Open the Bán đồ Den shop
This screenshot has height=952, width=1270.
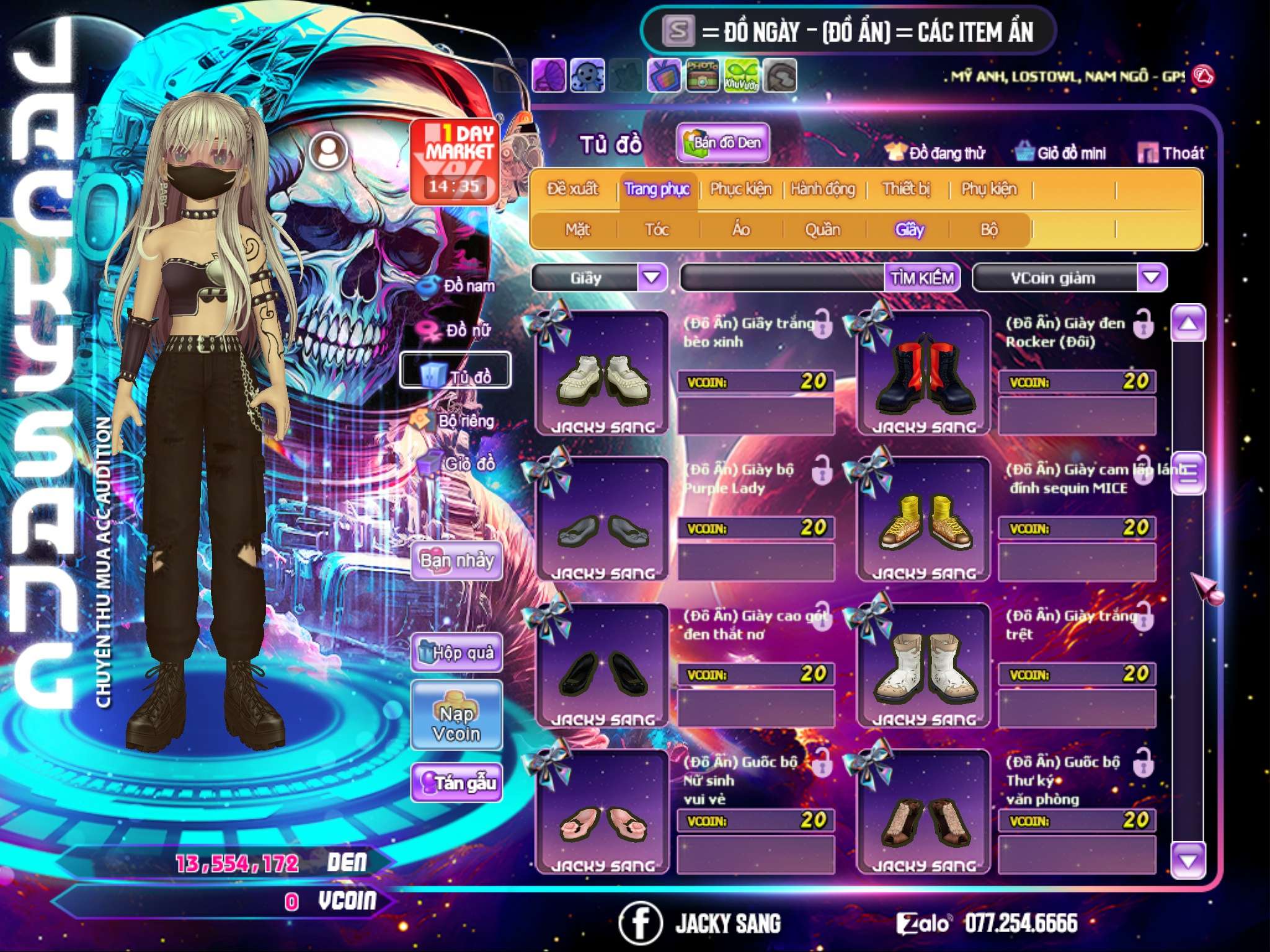click(x=722, y=143)
